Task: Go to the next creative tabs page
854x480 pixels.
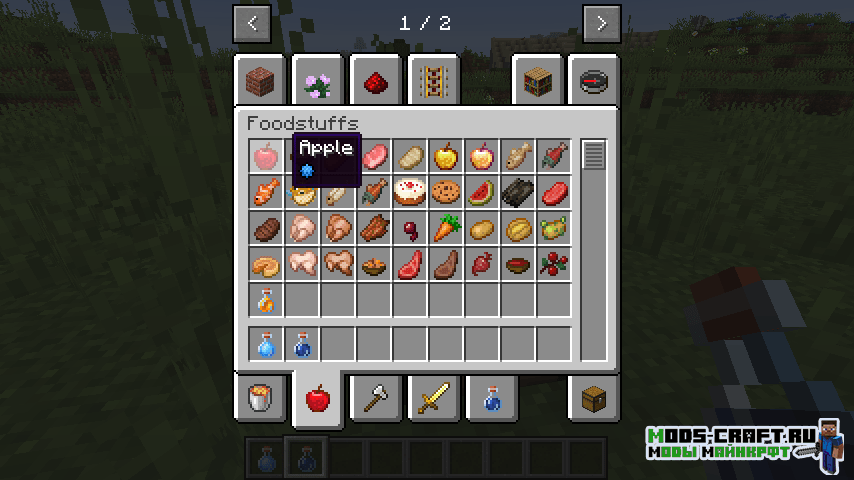Action: tap(601, 23)
